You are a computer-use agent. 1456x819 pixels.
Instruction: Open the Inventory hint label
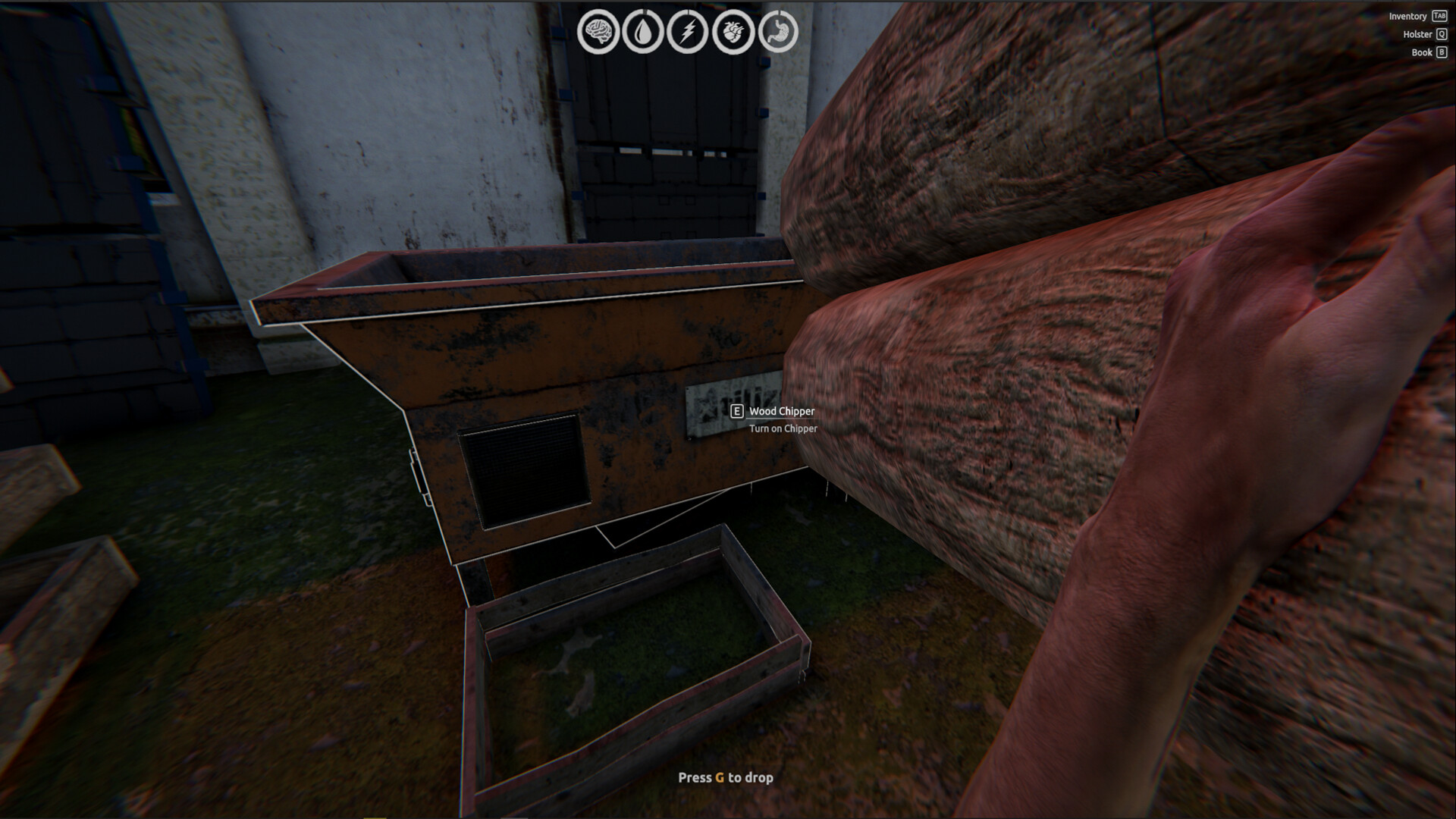click(x=1408, y=15)
